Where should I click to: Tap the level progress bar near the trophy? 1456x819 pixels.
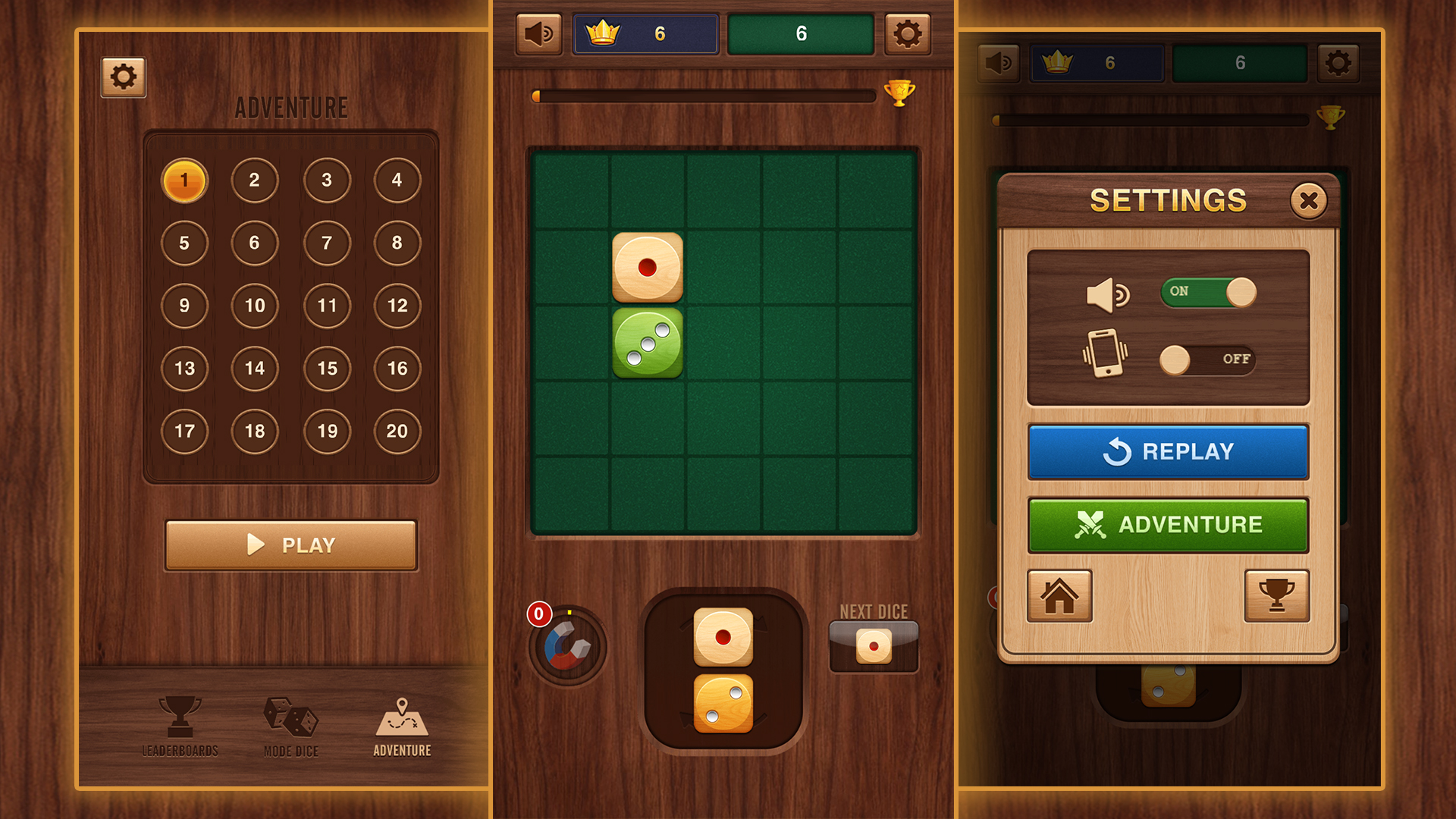pyautogui.click(x=705, y=95)
